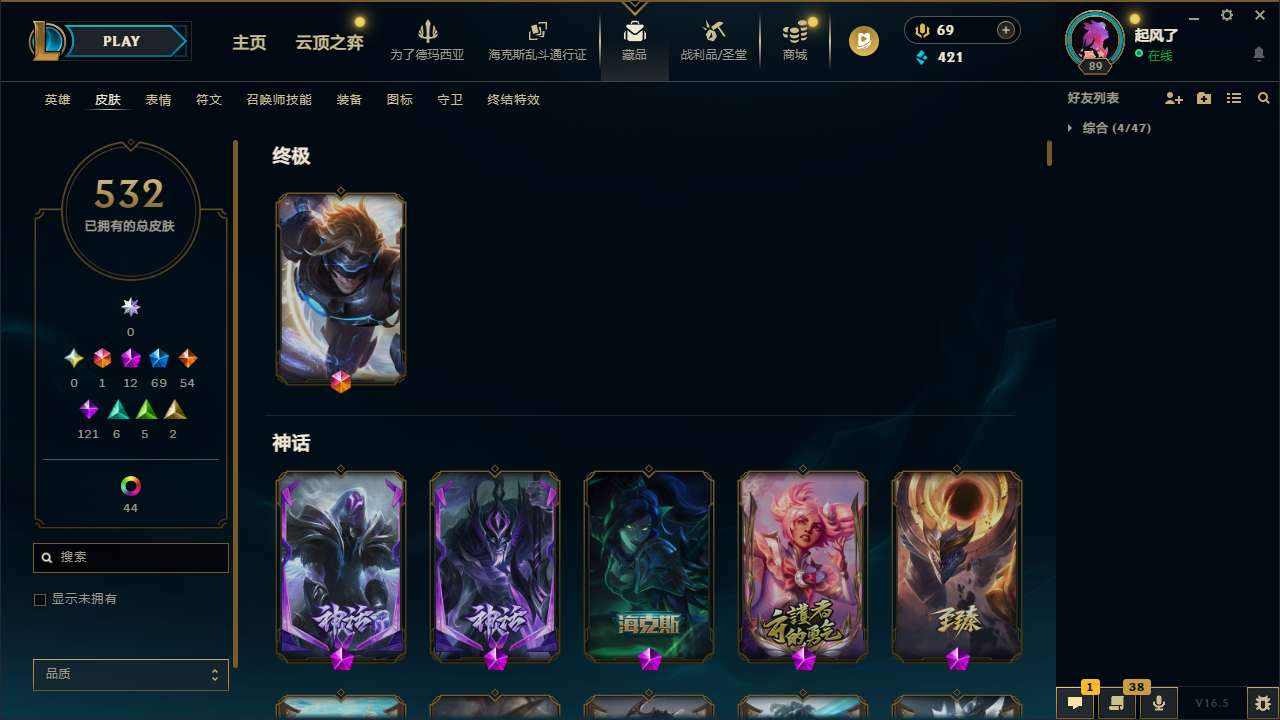Click the create friend group folder icon
This screenshot has height=720, width=1280.
1204,98
